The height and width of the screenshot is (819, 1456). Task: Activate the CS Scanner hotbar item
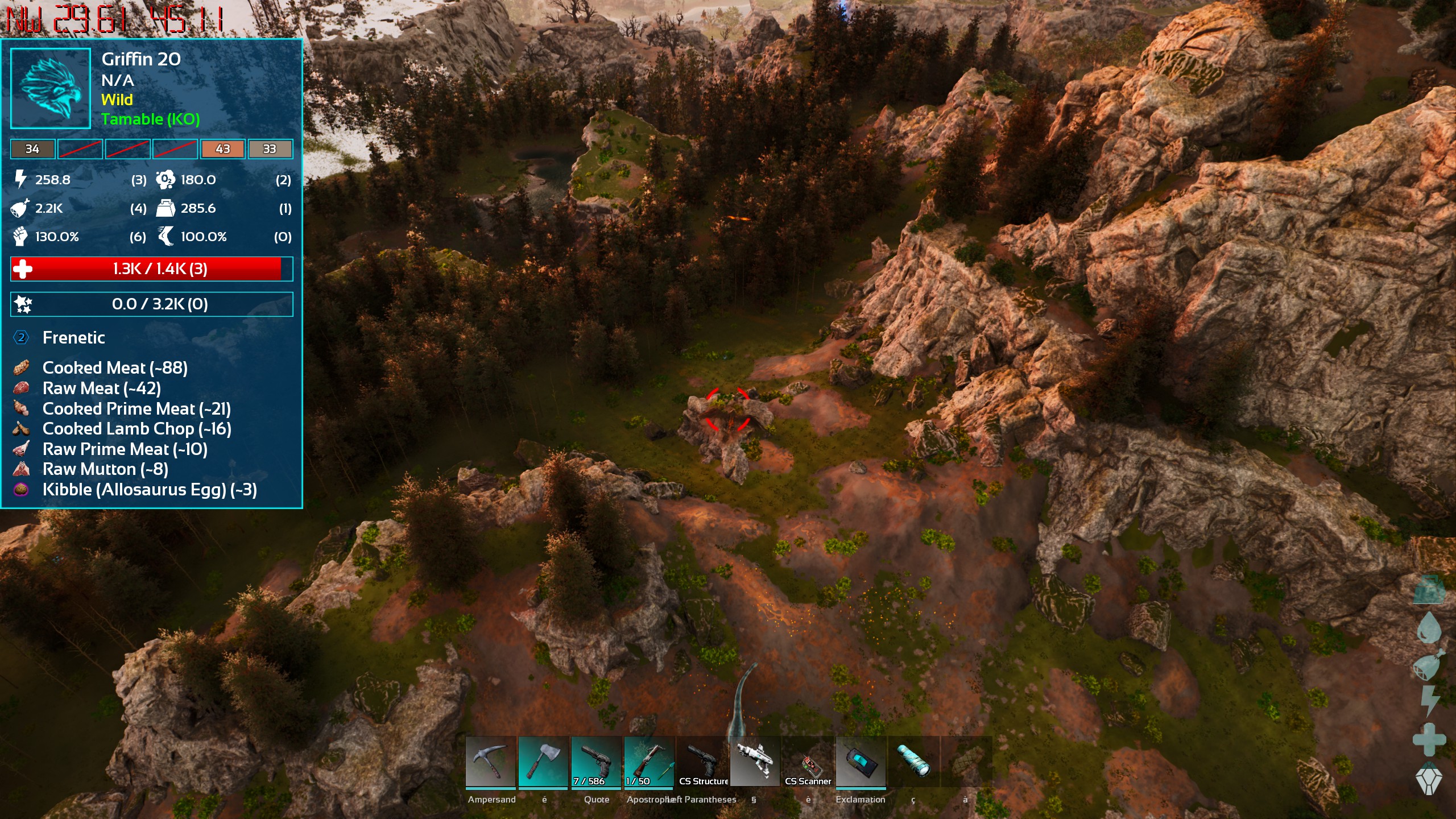click(x=808, y=762)
